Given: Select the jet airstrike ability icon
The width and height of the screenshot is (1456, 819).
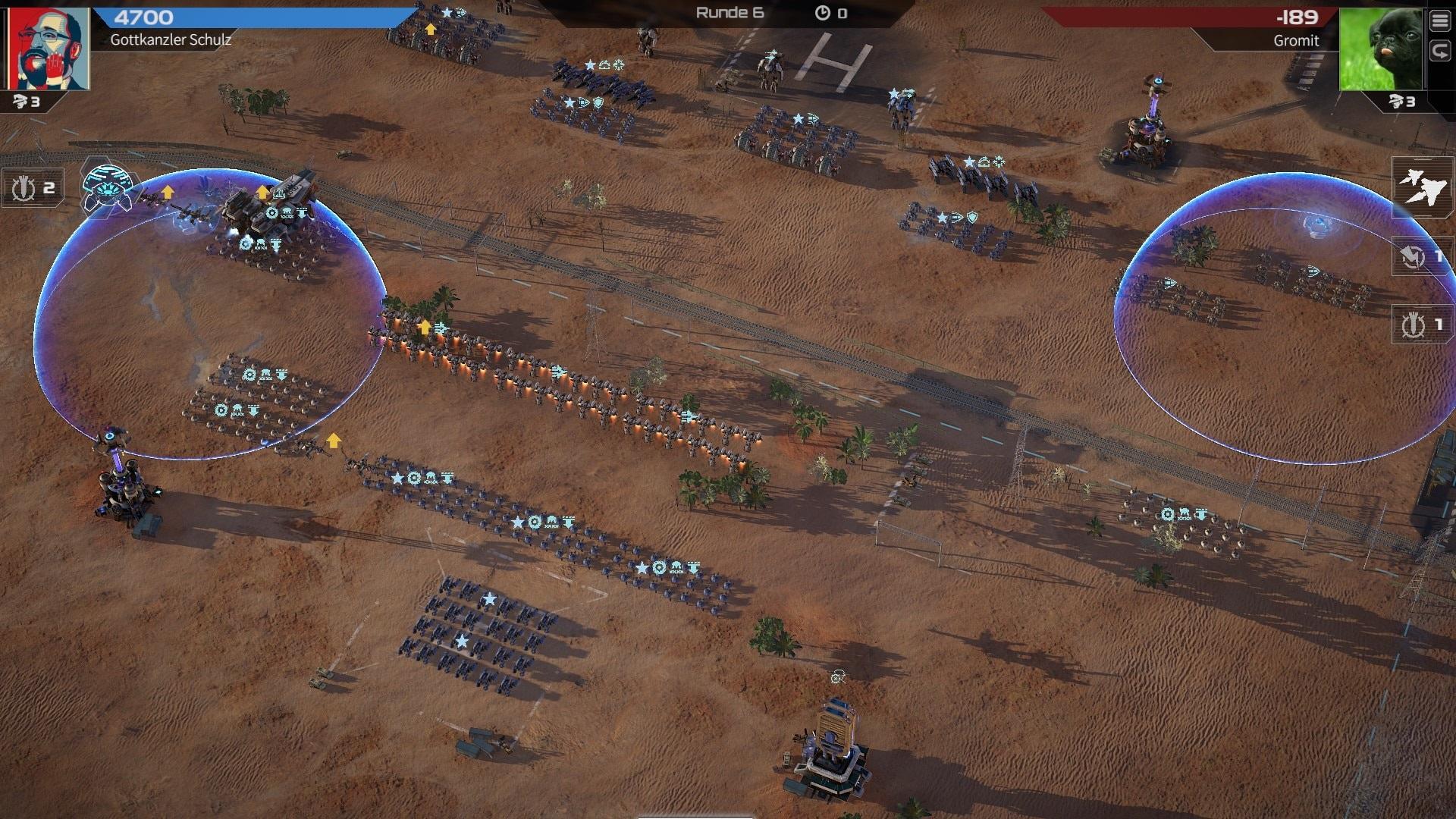Looking at the screenshot, I should click(x=1422, y=187).
